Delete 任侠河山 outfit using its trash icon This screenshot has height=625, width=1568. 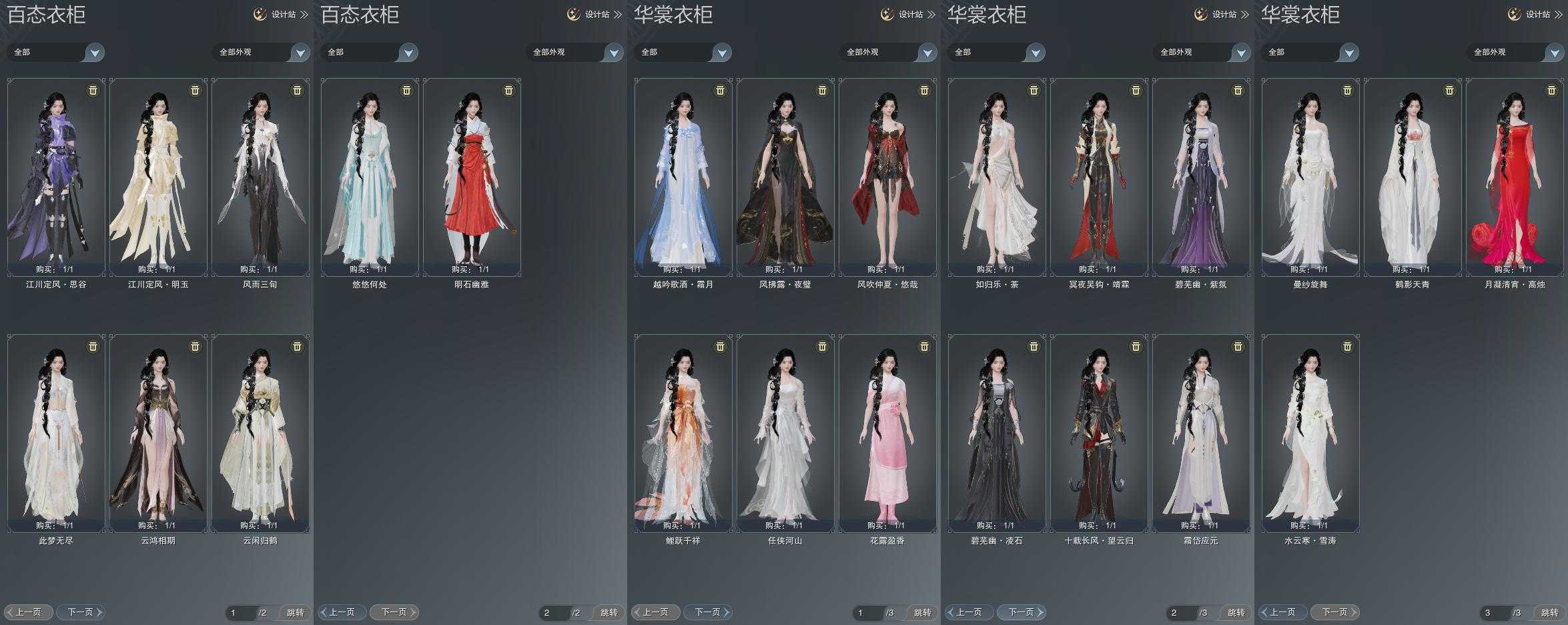(822, 346)
